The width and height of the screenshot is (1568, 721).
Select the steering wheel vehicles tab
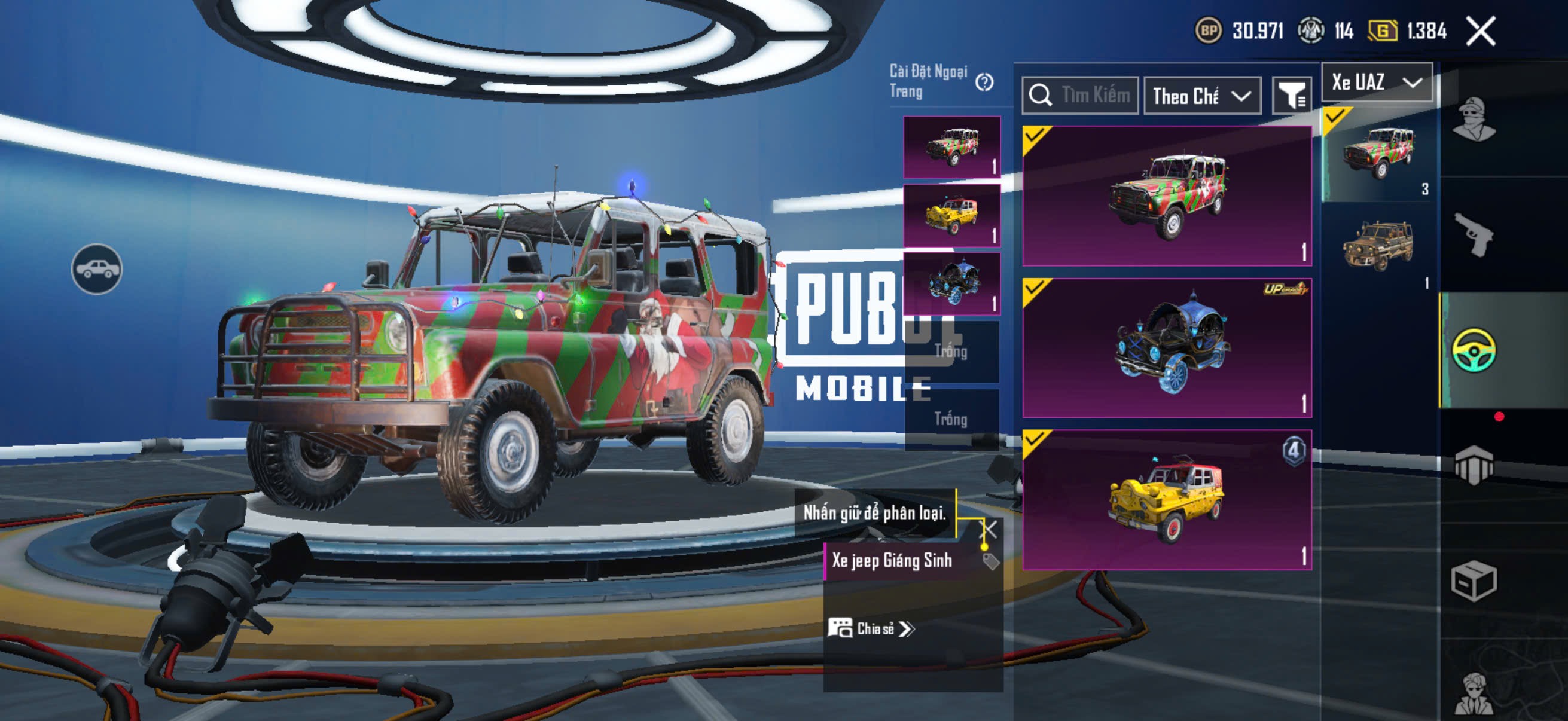tap(1473, 349)
